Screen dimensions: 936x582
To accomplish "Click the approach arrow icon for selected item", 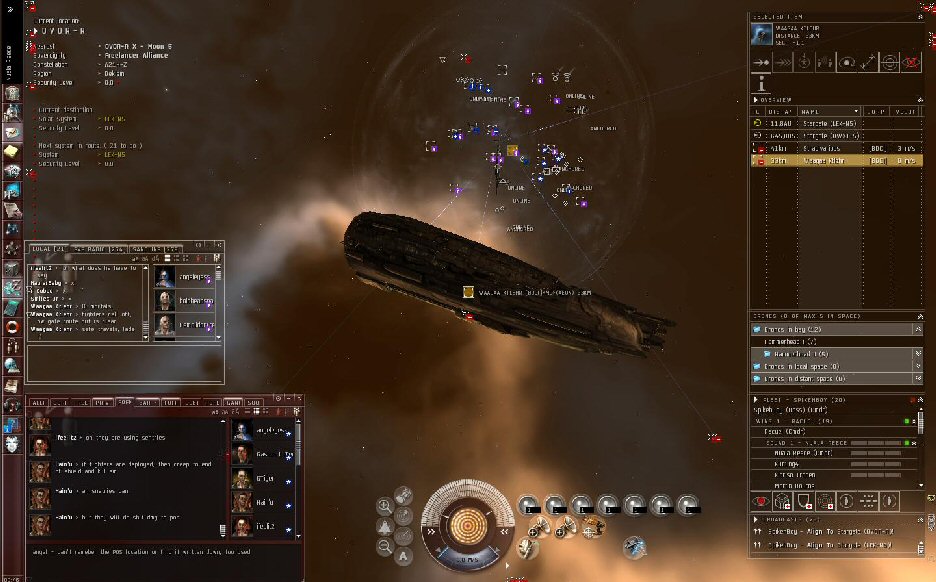I will pyautogui.click(x=763, y=62).
